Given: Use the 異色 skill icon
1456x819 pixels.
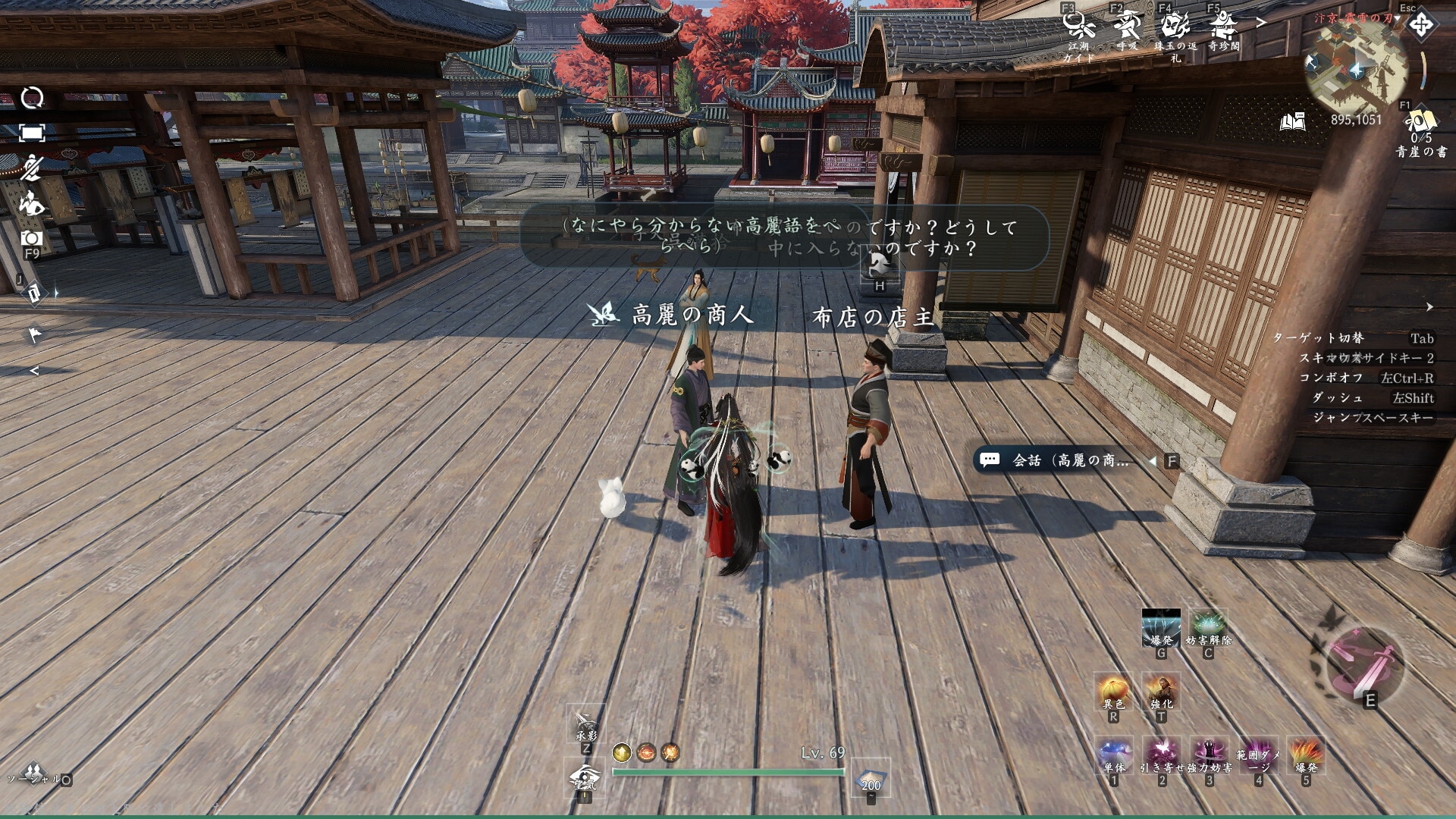Looking at the screenshot, I should click(1114, 691).
